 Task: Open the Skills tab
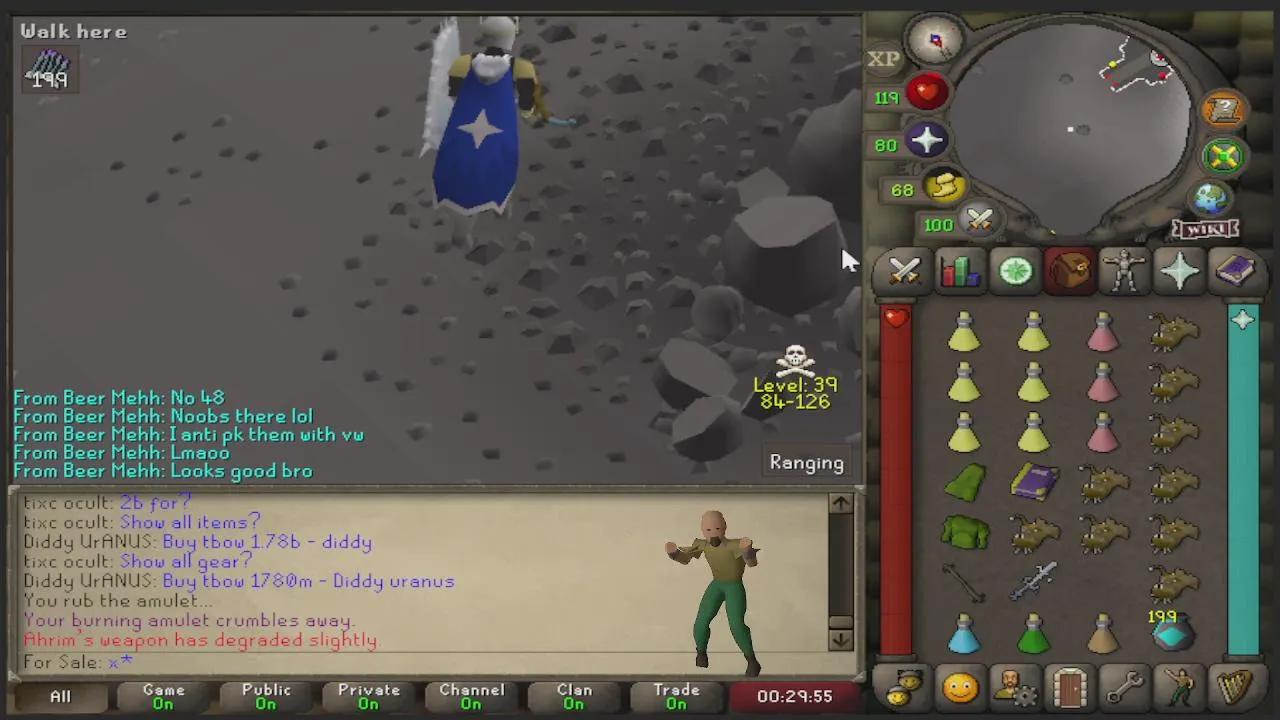pyautogui.click(x=959, y=272)
